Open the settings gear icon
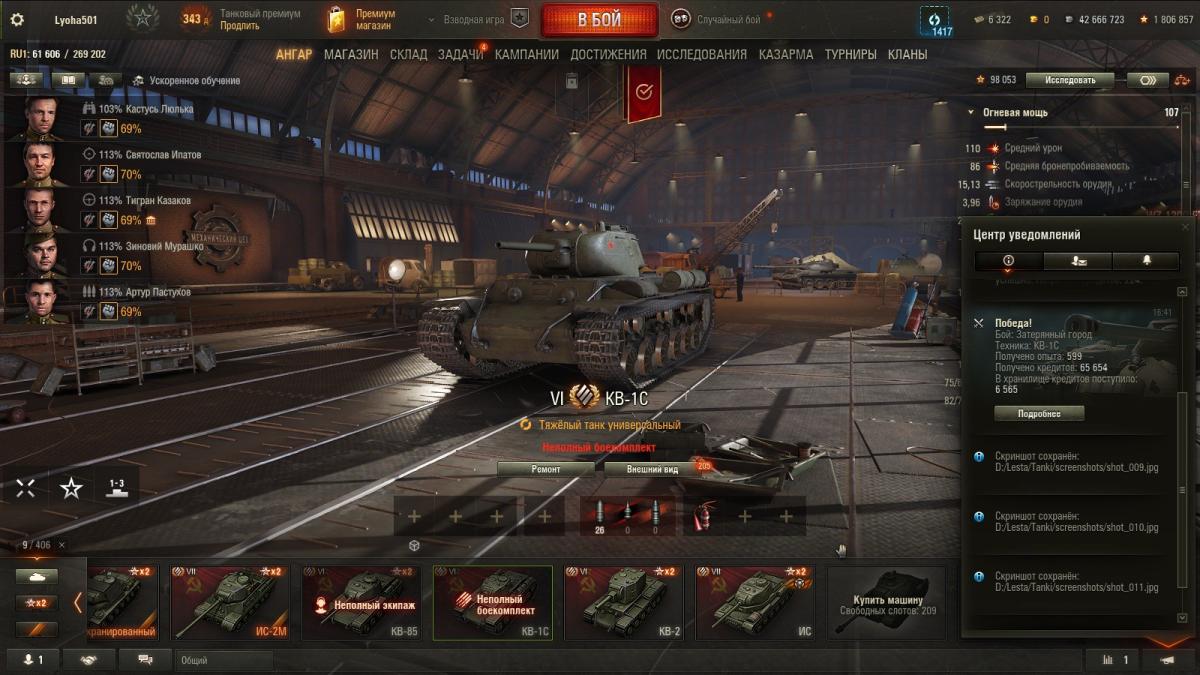Viewport: 1200px width, 675px height. click(16, 19)
